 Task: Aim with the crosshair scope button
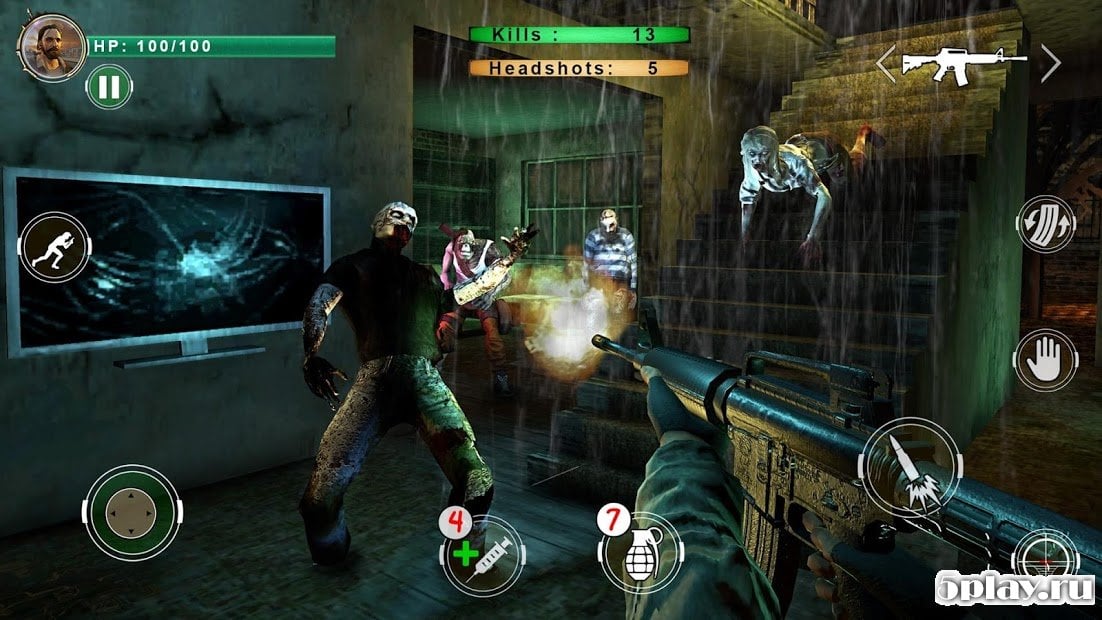[x=1045, y=556]
